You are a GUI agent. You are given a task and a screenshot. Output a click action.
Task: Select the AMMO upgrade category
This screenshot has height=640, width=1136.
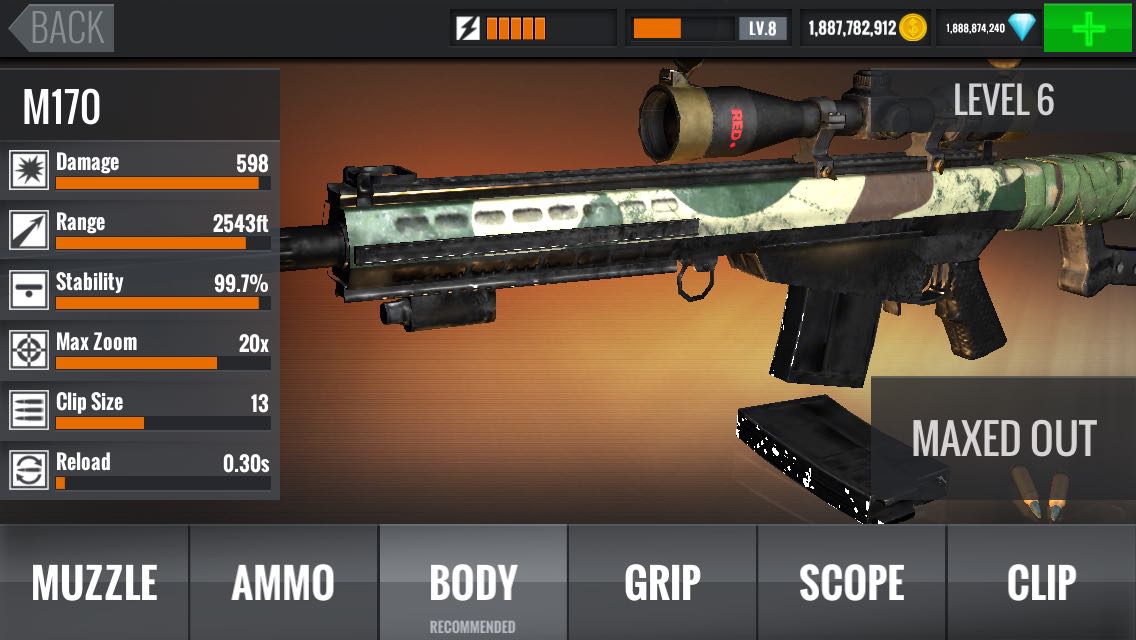point(283,582)
